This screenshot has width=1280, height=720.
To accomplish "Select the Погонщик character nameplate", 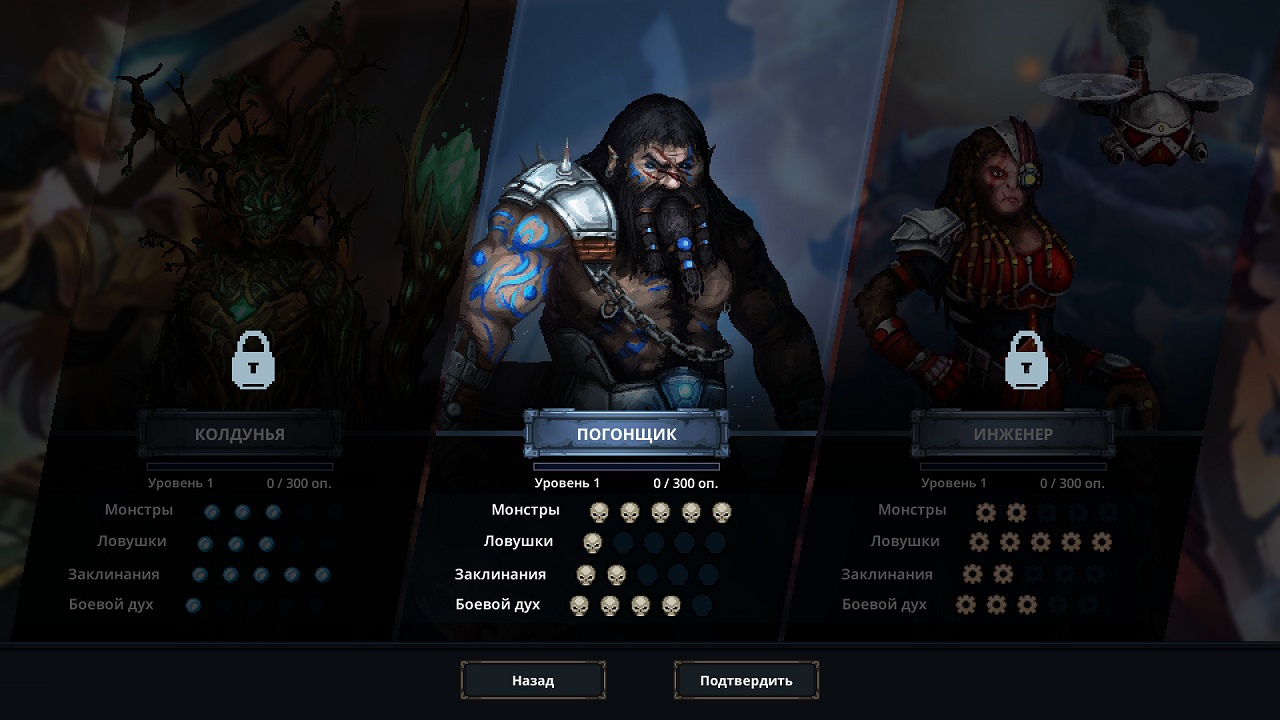I will (x=626, y=434).
